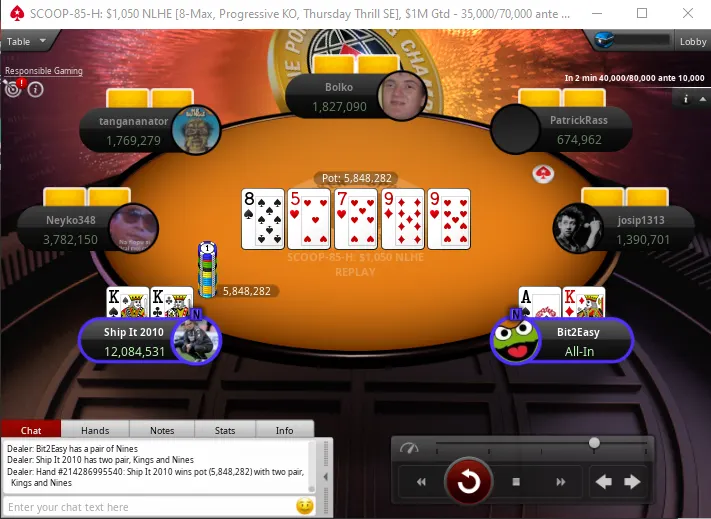
Task: Stop the hand replay
Action: point(516,482)
